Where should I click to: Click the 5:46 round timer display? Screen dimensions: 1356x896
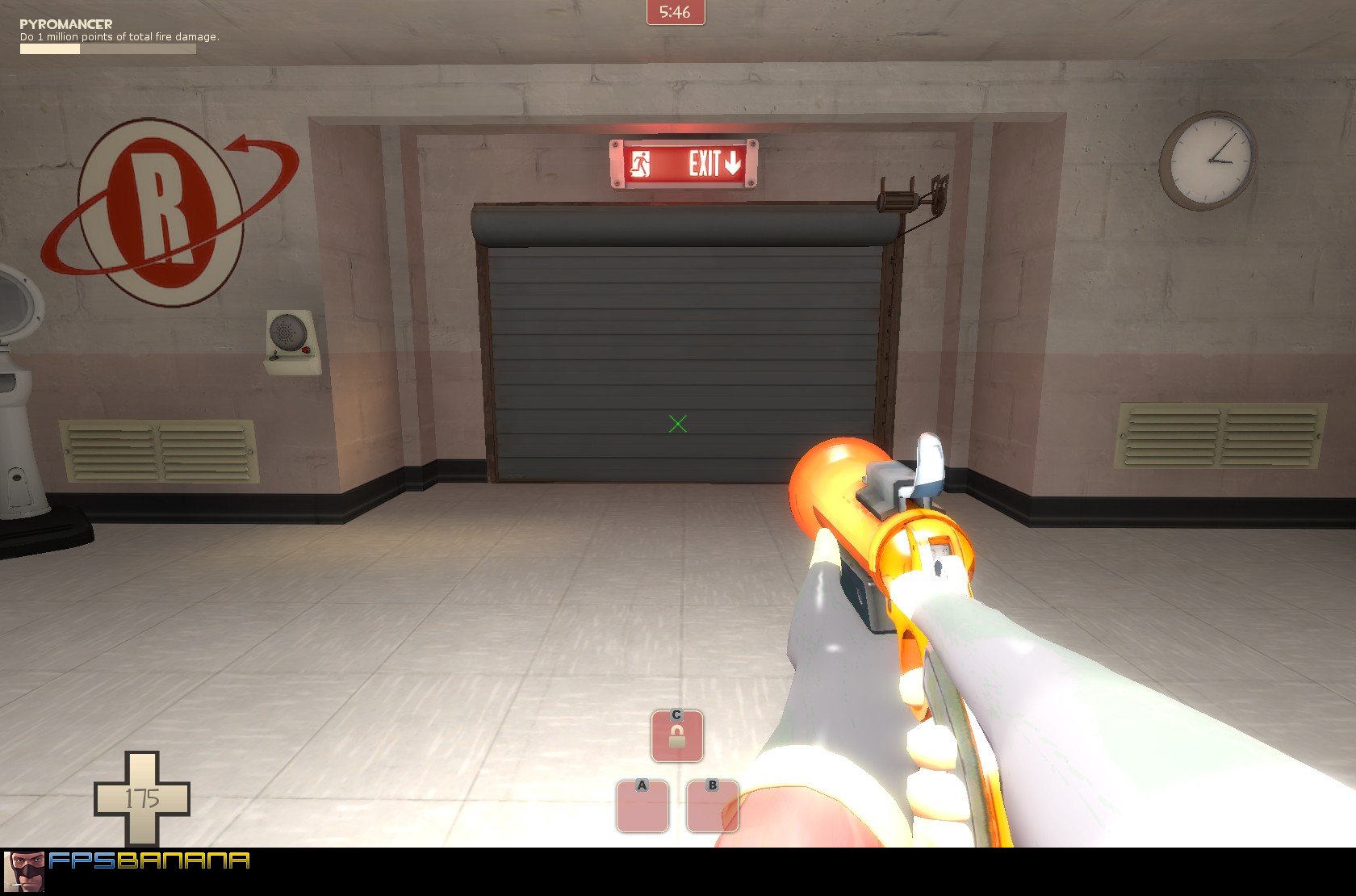coord(676,11)
